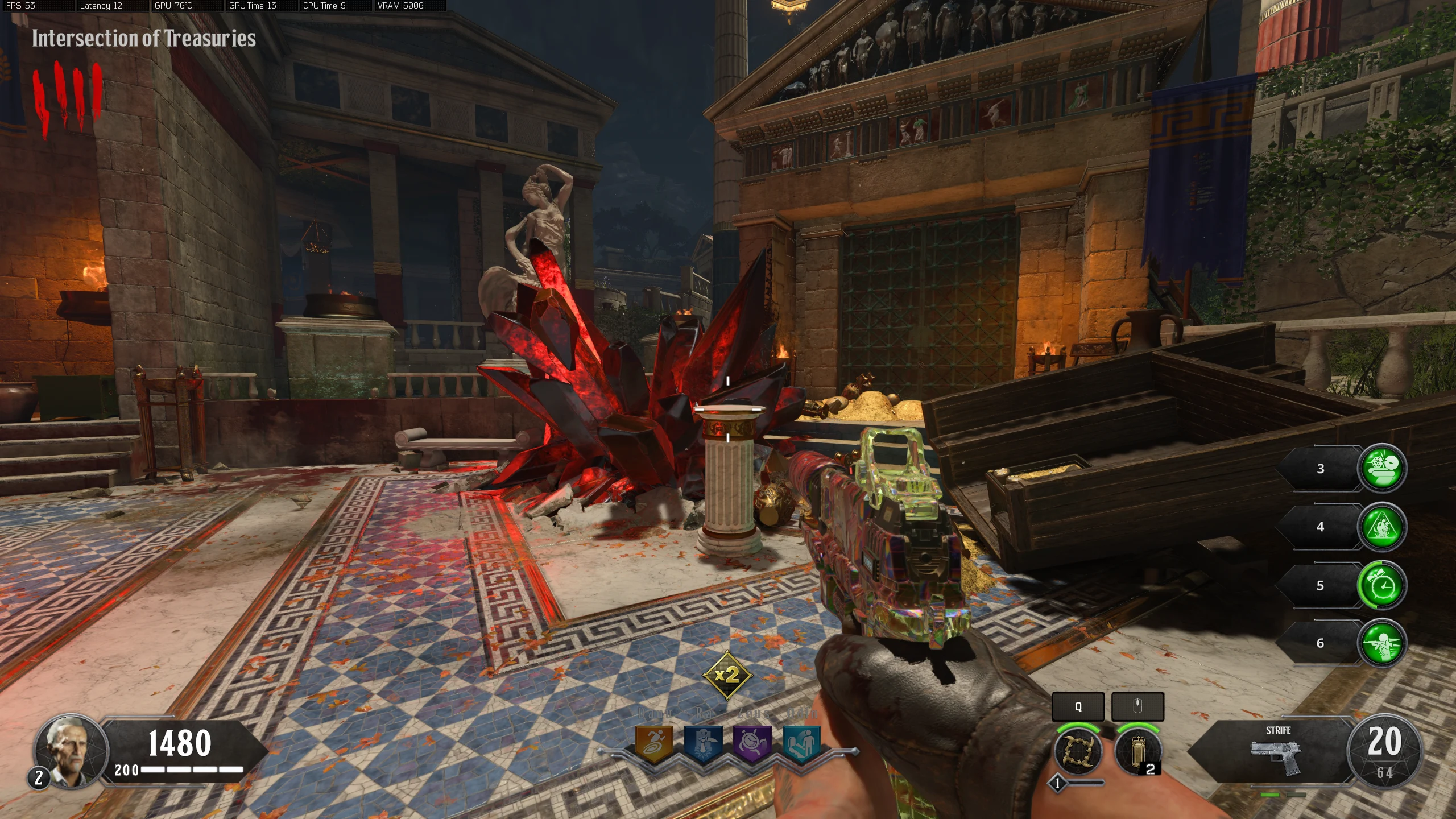Activate the dice and pedestal elixir
Screen dimensions: 1456x819
1382,468
